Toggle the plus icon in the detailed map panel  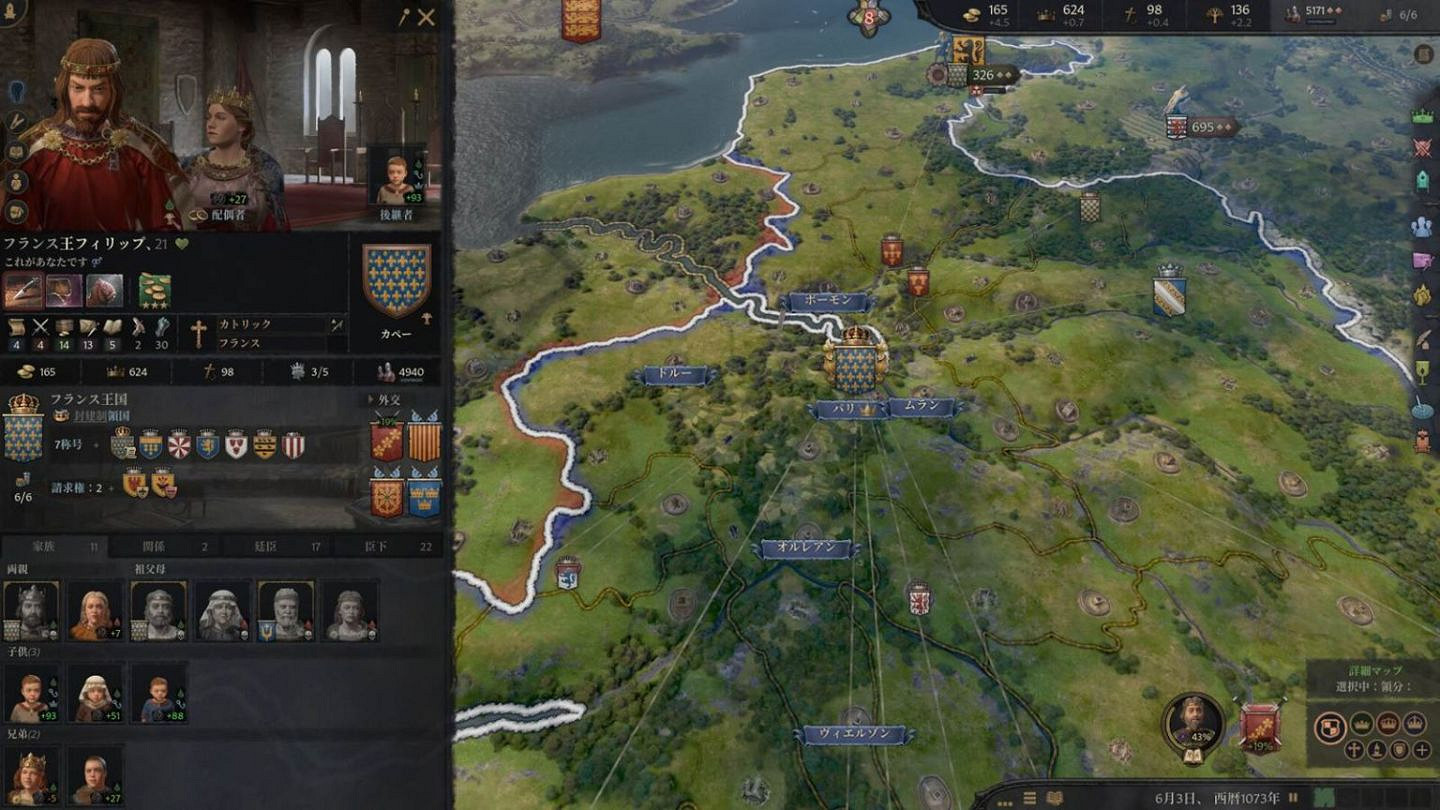click(1420, 749)
